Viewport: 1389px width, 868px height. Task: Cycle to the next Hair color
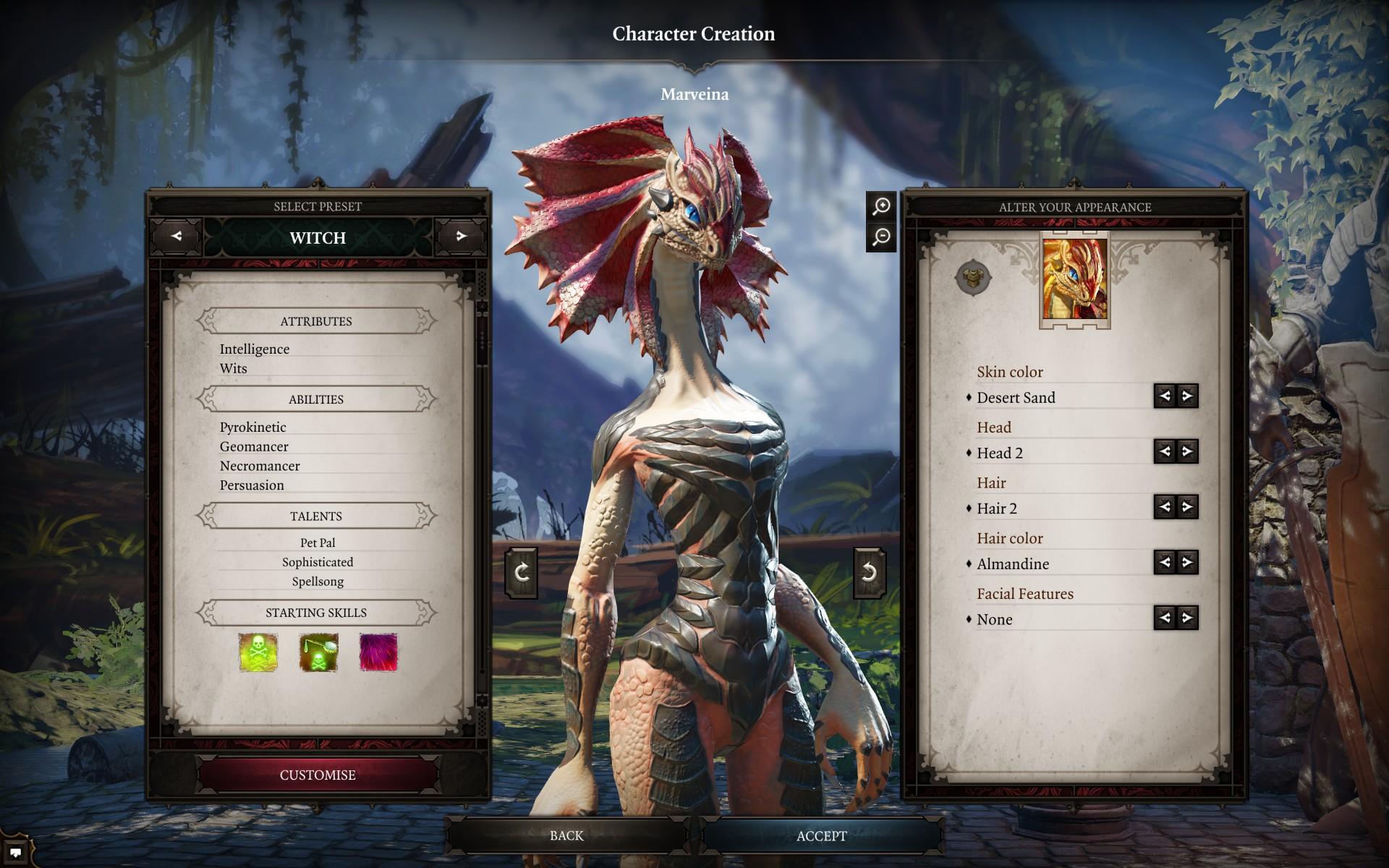pyautogui.click(x=1187, y=563)
